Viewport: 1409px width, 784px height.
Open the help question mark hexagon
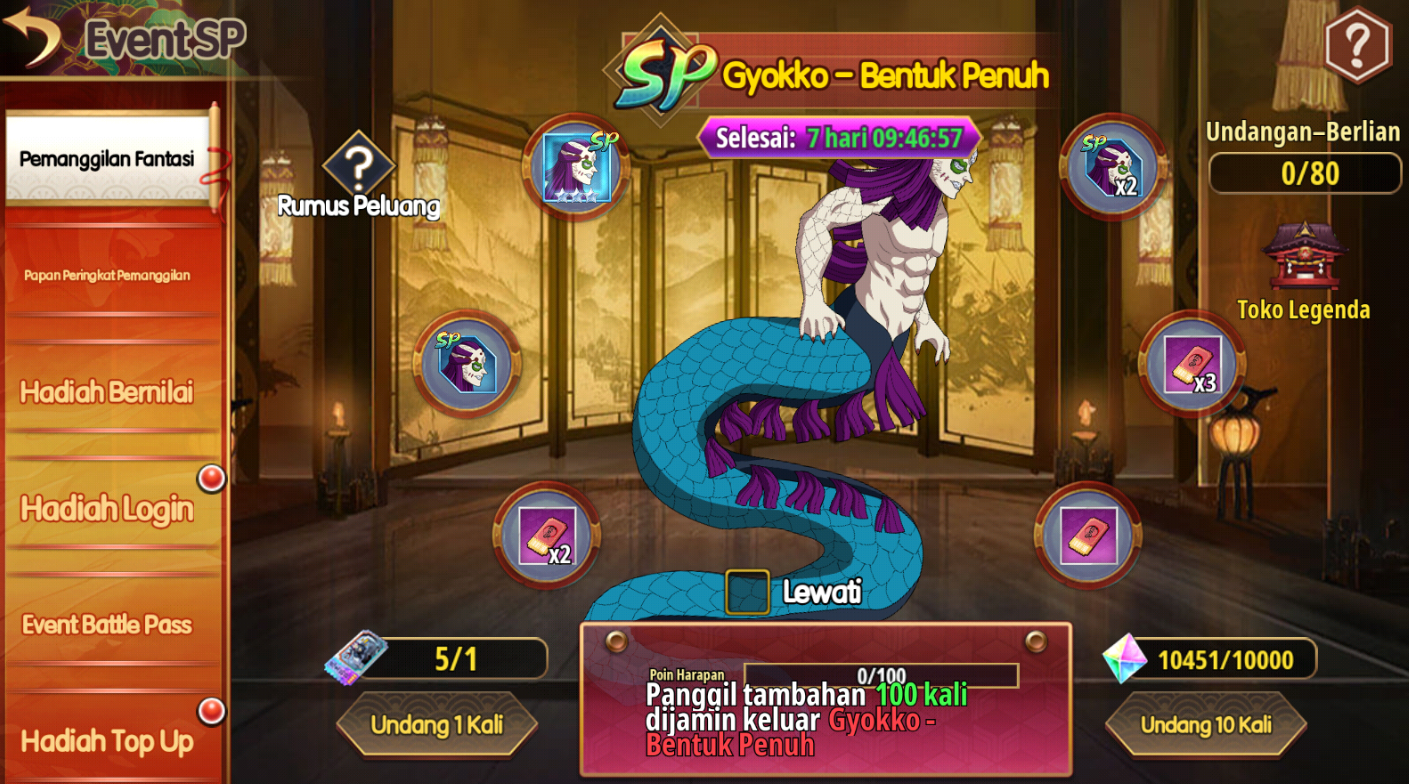pyautogui.click(x=1357, y=45)
